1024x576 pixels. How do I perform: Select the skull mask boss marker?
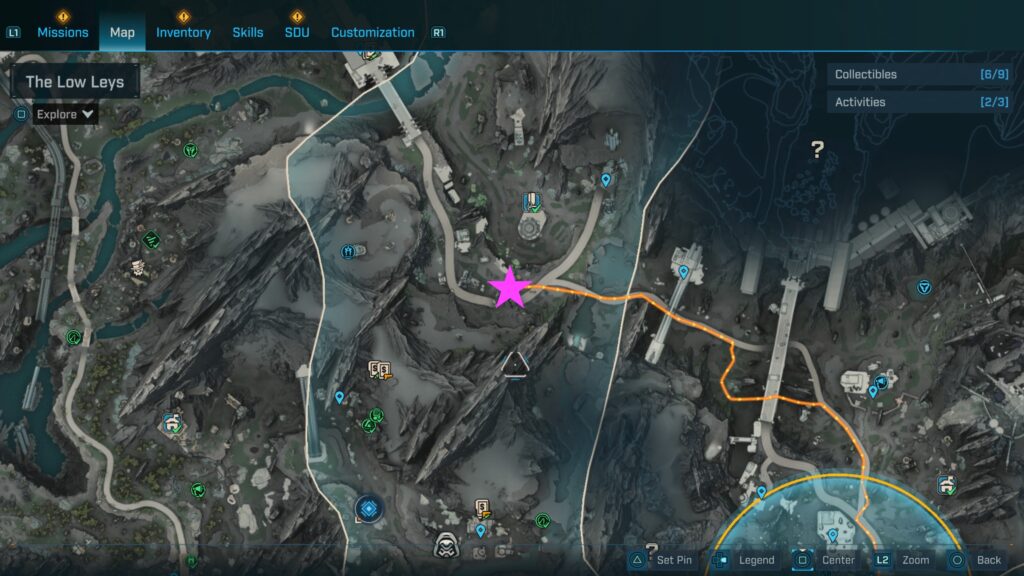(446, 546)
